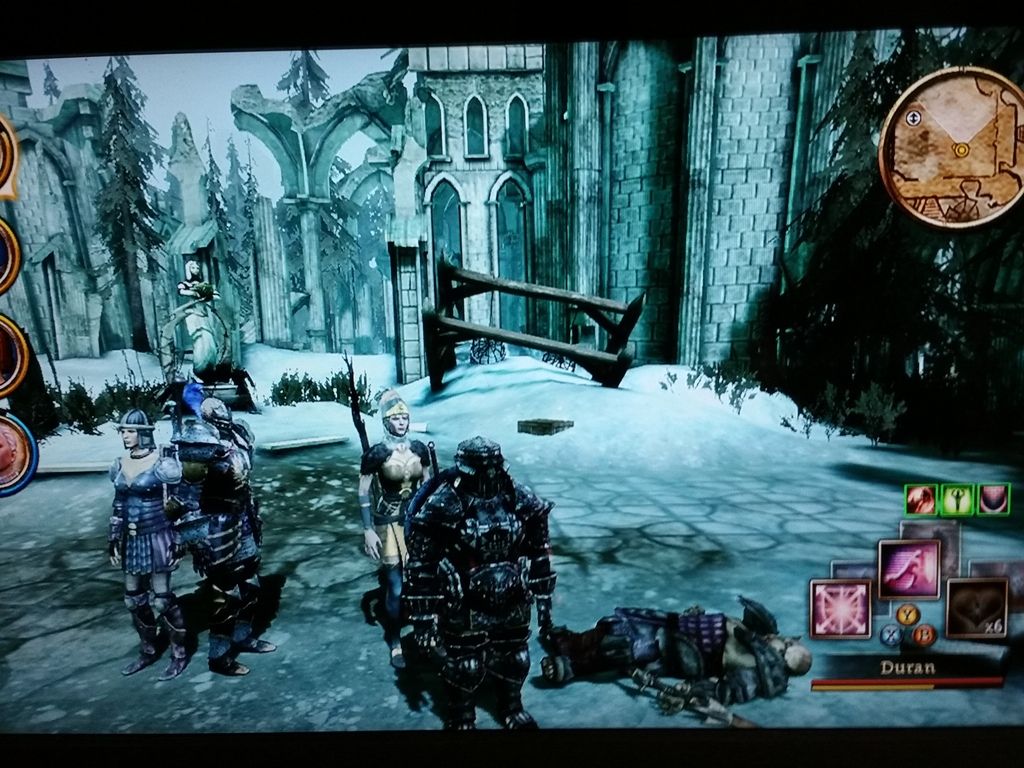The image size is (1024, 768).
Task: Use the pink leaping figure ability
Action: tap(909, 569)
